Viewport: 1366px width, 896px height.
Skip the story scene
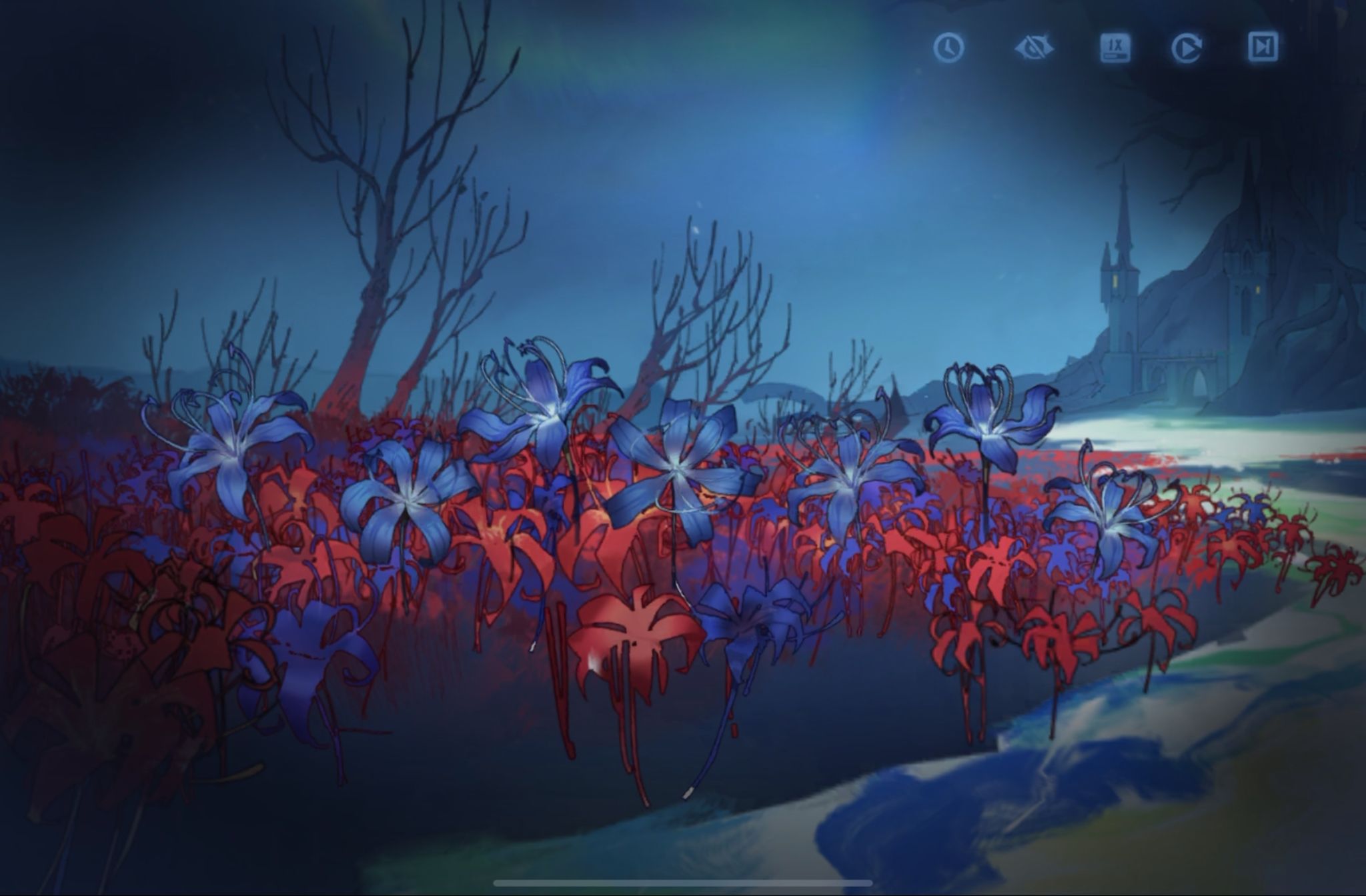[x=1263, y=47]
